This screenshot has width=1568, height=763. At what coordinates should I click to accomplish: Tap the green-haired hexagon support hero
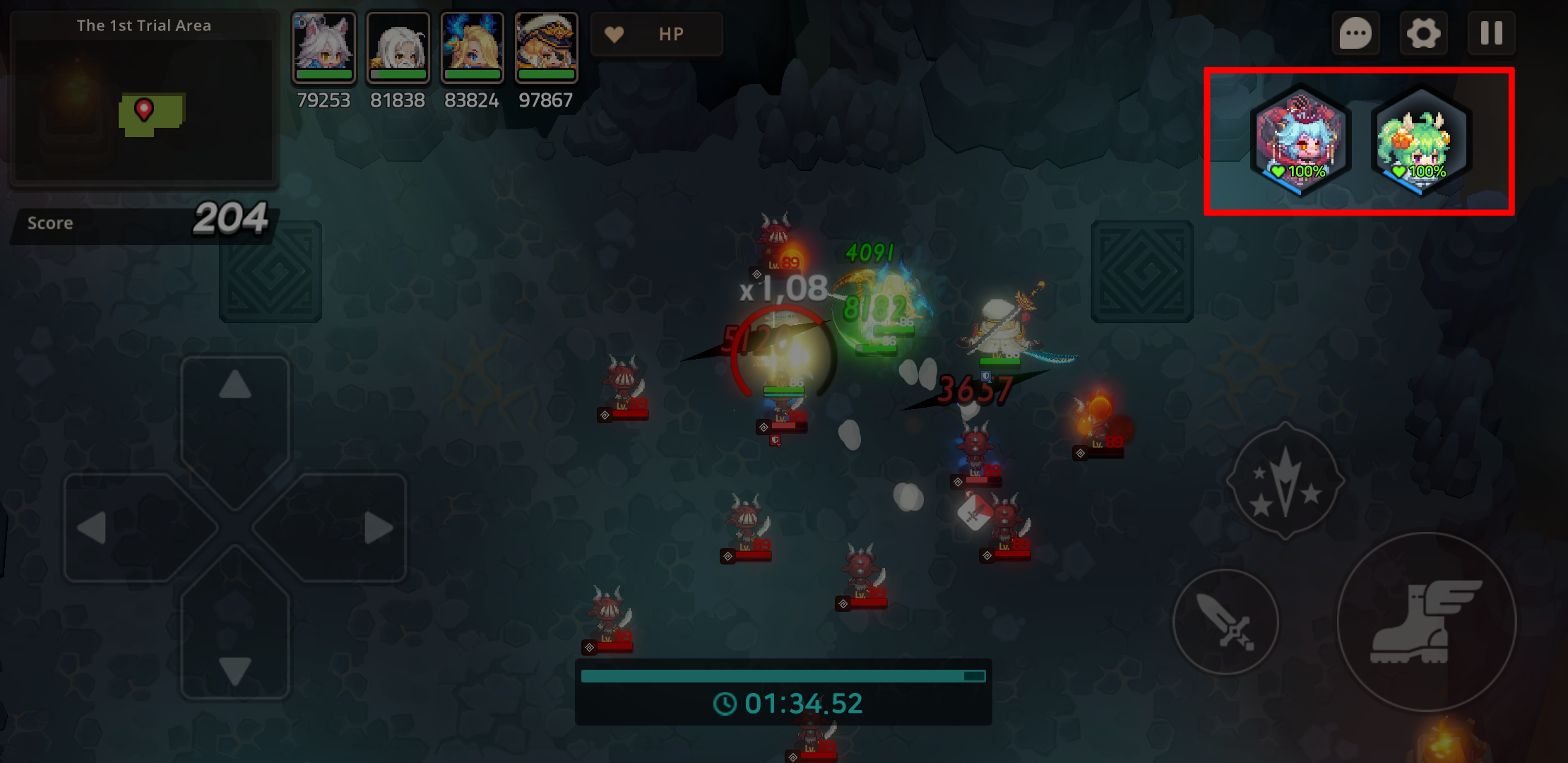click(x=1420, y=141)
